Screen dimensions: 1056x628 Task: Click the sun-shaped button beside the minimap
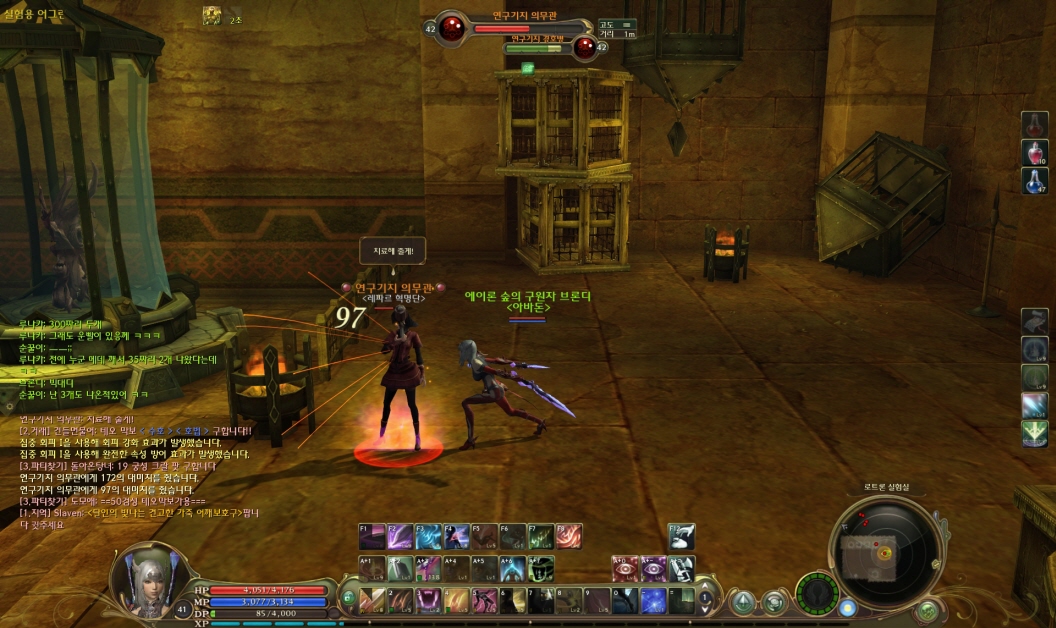click(x=847, y=607)
